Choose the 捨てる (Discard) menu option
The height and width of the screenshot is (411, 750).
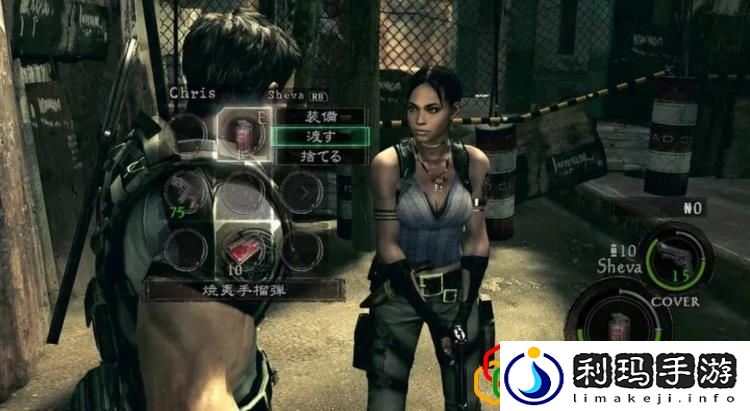coord(321,156)
